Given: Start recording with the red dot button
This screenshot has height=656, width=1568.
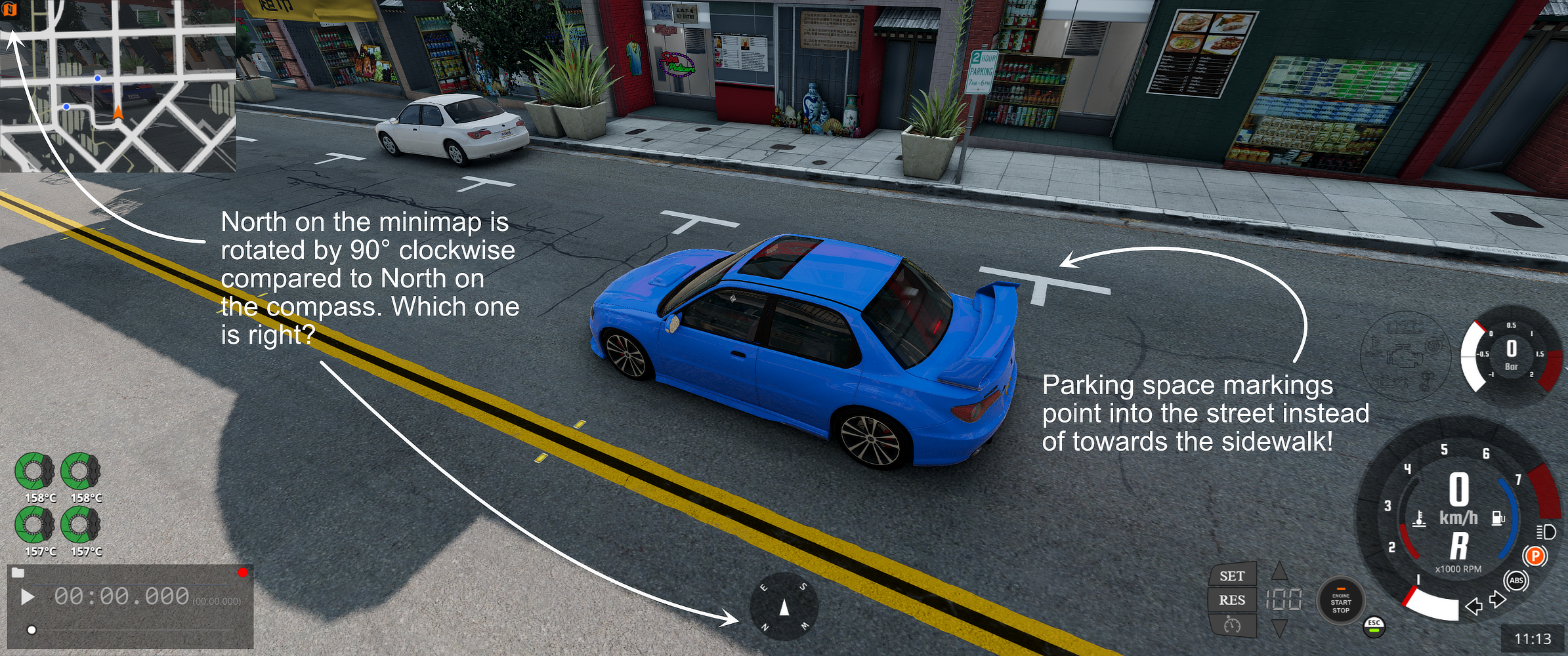Looking at the screenshot, I should coord(243,573).
